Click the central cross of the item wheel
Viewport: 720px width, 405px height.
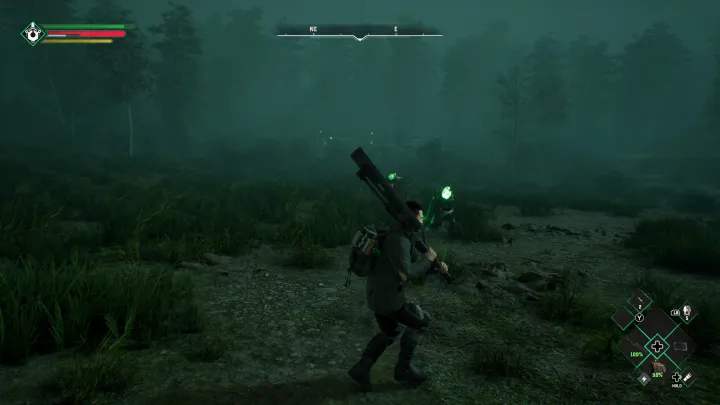click(657, 346)
